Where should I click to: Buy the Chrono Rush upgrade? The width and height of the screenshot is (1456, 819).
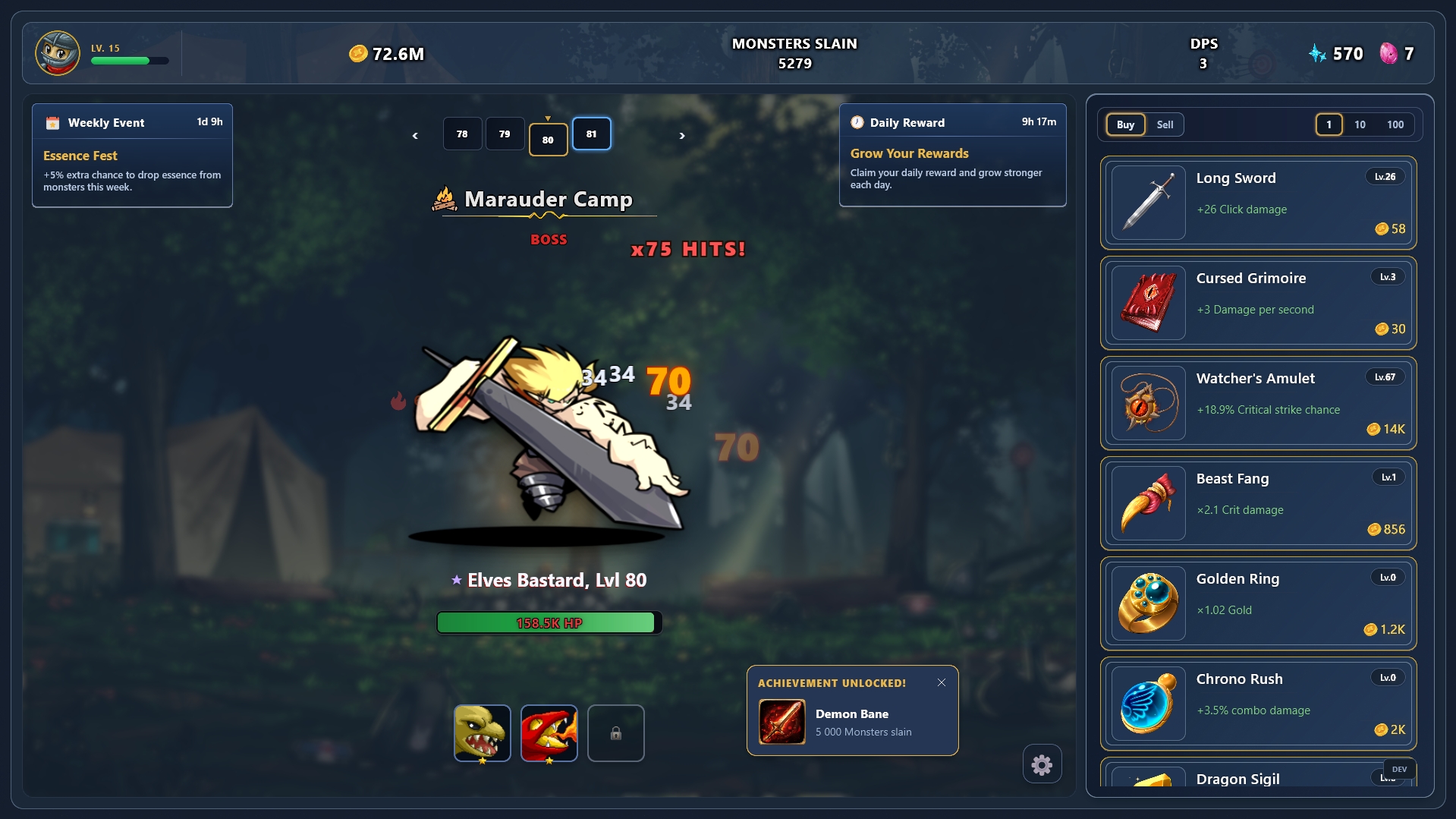1258,704
